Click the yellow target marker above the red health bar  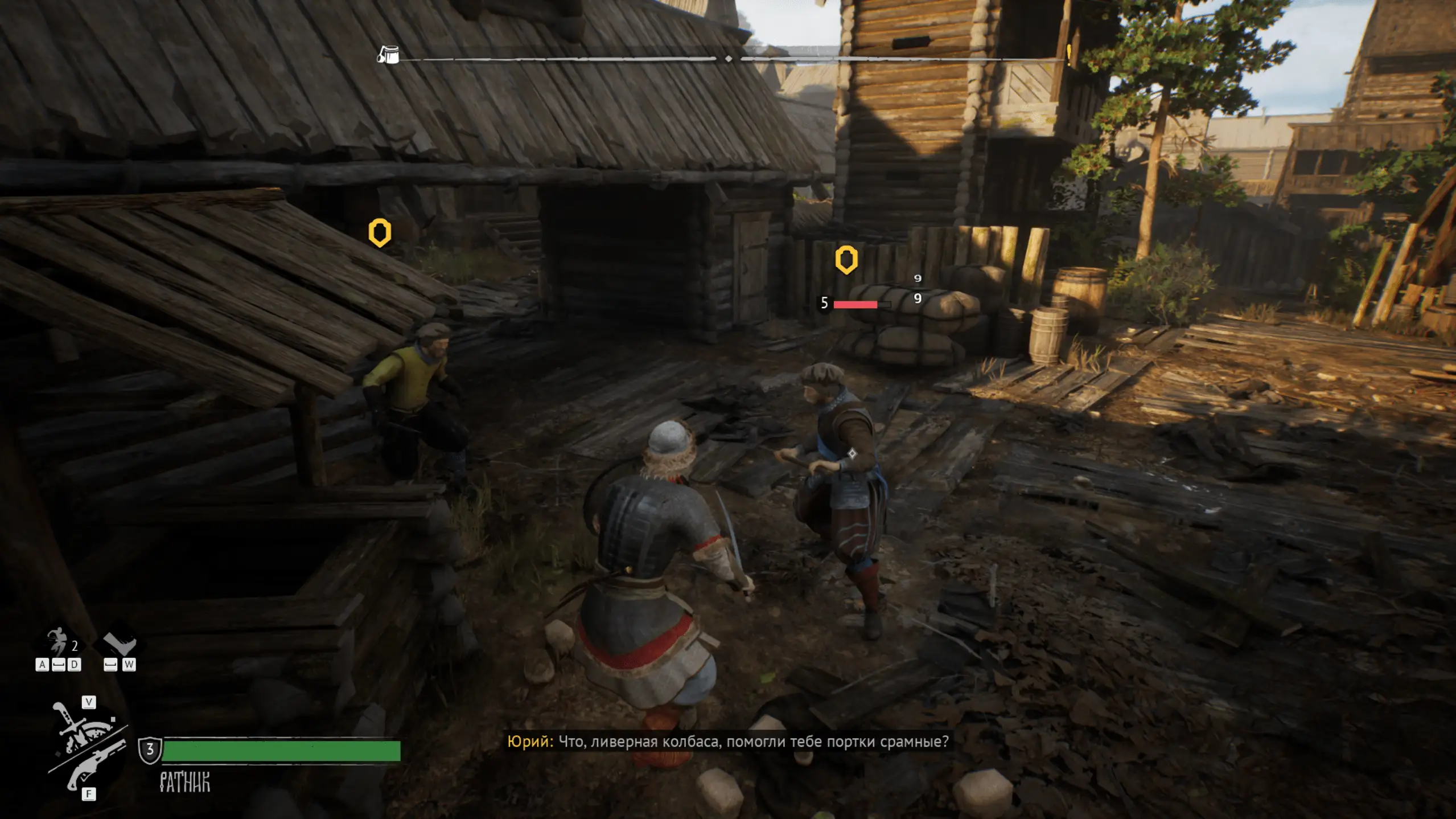[x=846, y=260]
